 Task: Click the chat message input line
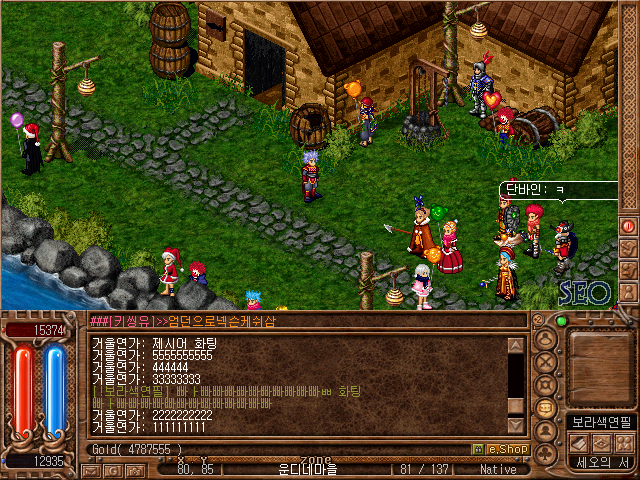[300, 321]
